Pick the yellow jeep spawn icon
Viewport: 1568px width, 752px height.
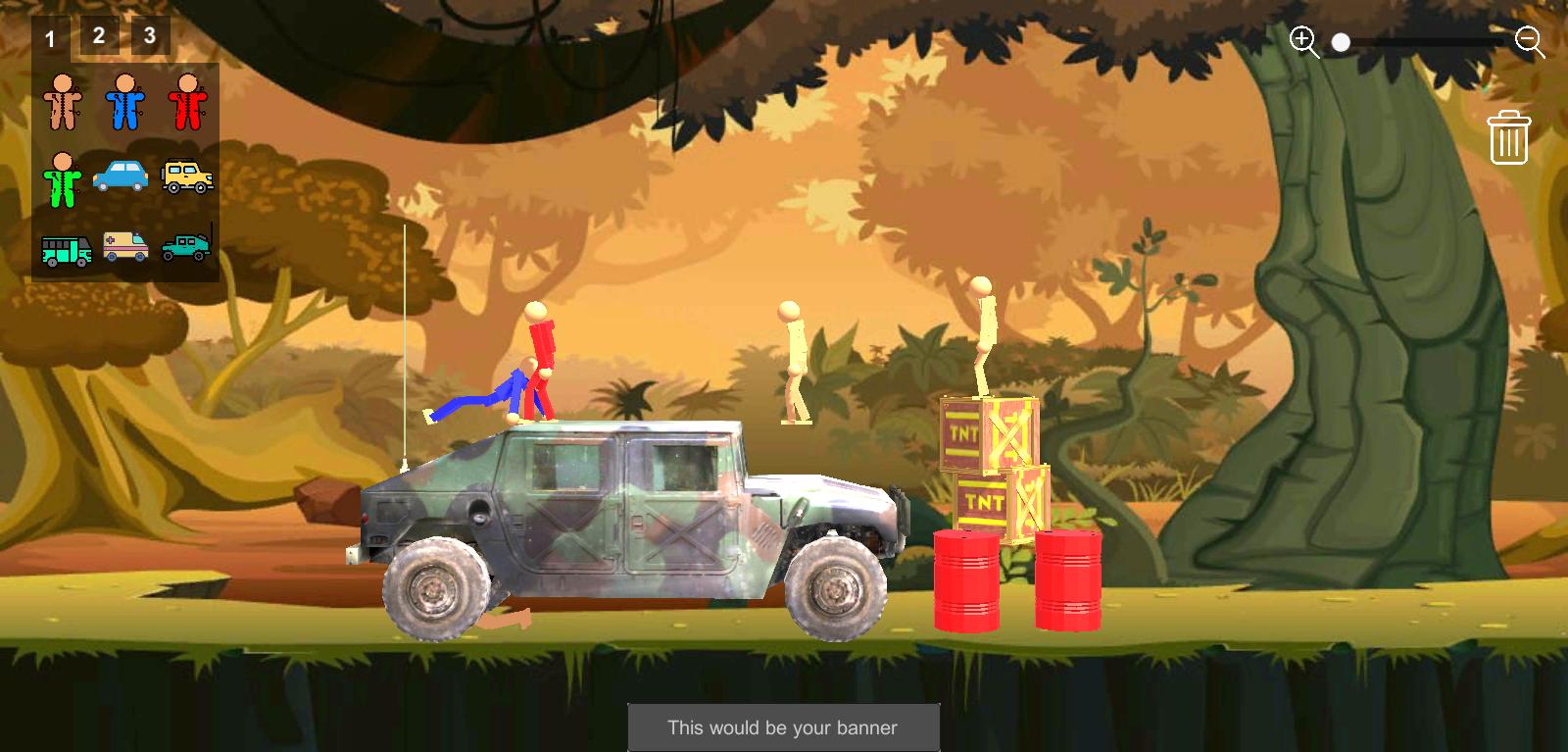tap(186, 176)
